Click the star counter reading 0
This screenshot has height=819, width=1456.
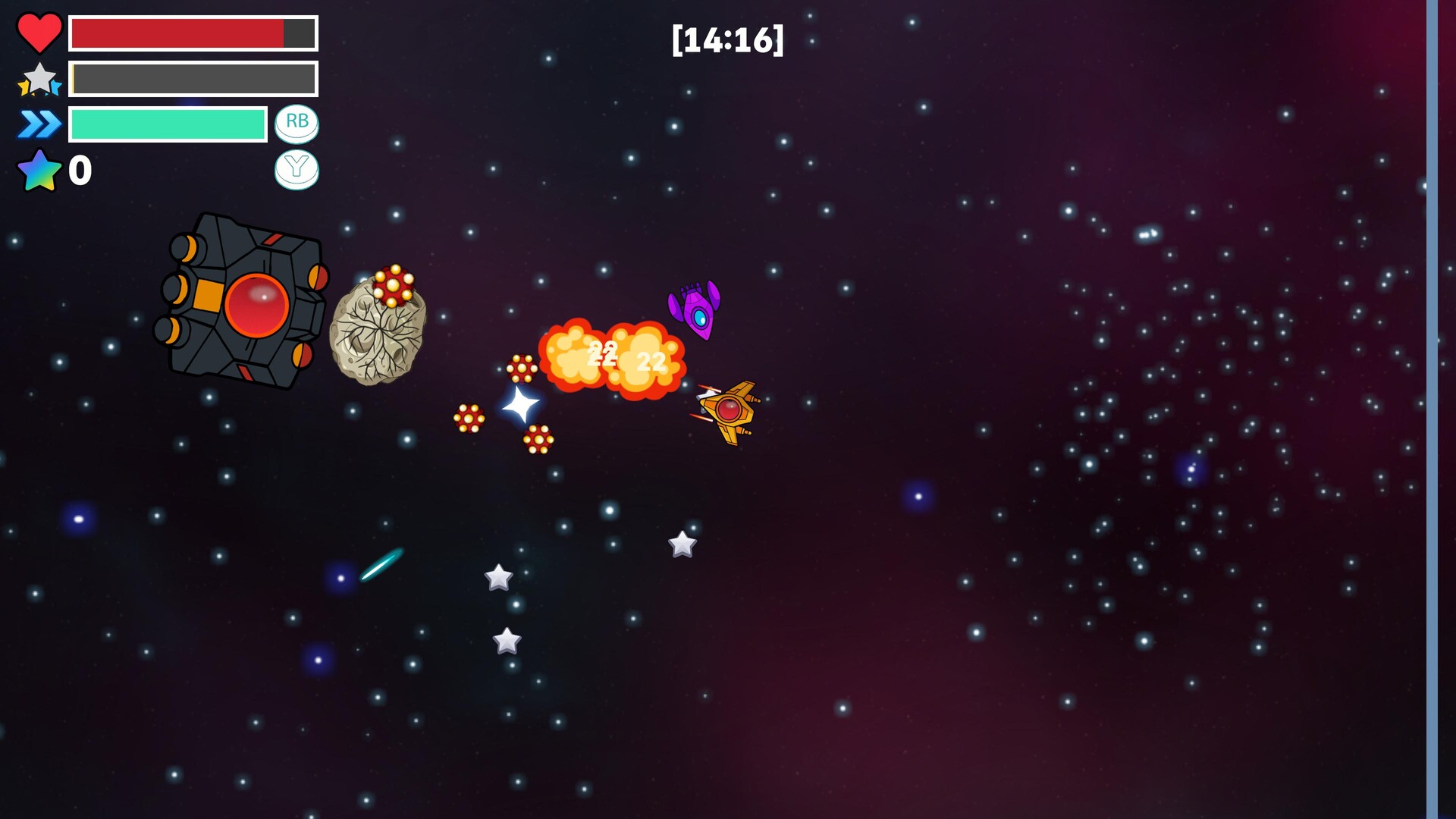coord(80,170)
